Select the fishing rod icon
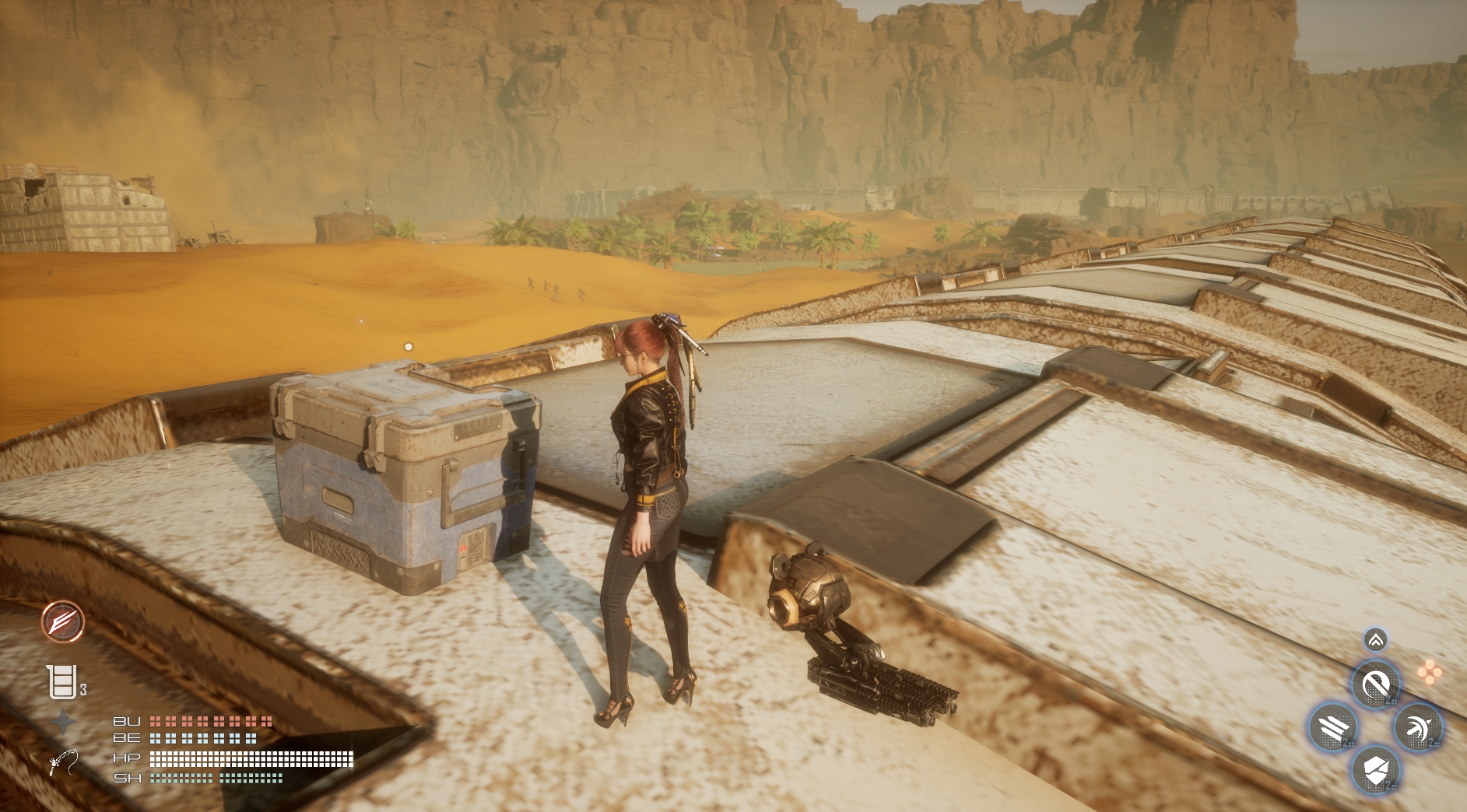This screenshot has height=812, width=1467. click(63, 761)
